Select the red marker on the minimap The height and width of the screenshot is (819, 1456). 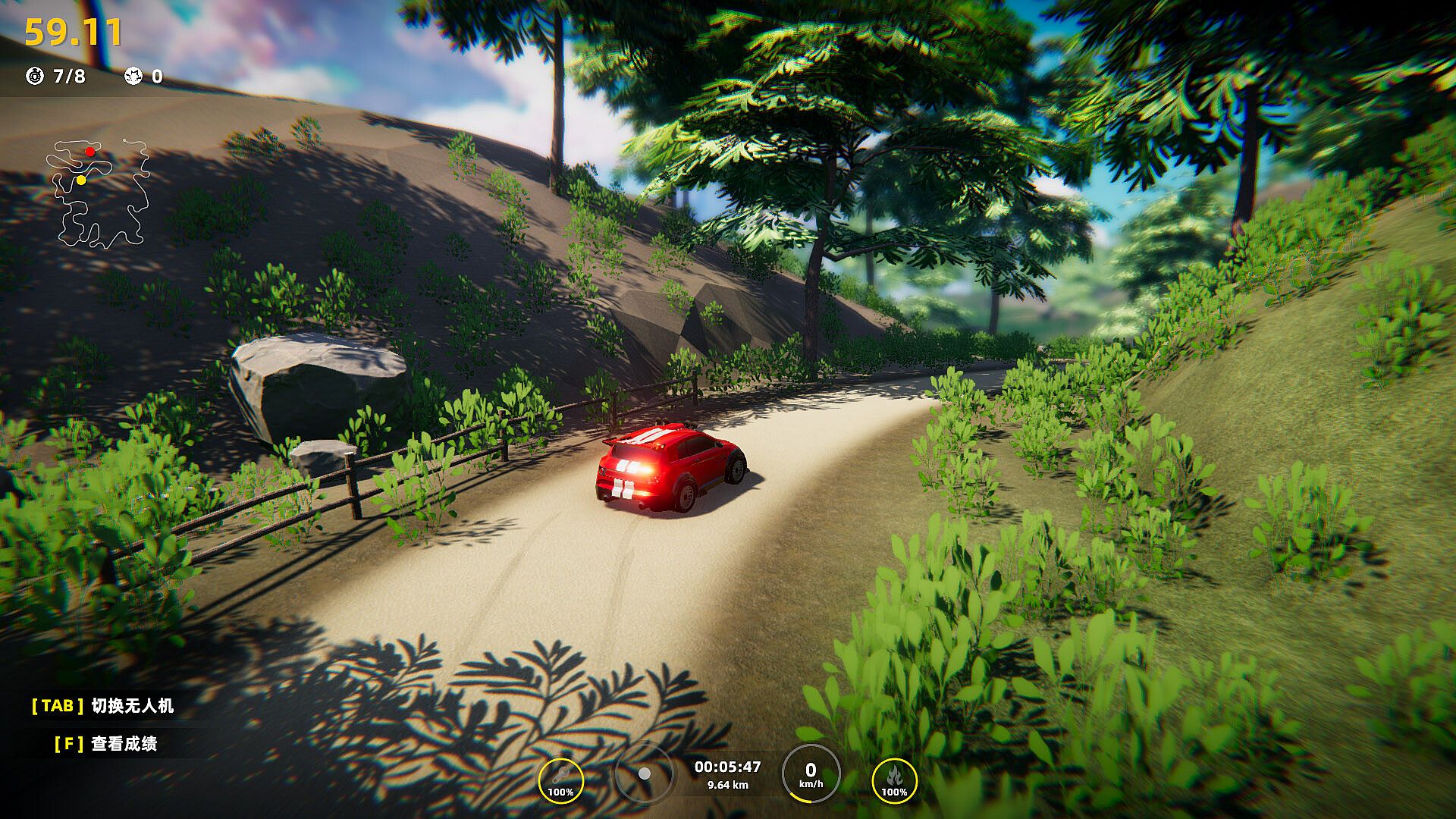click(90, 152)
